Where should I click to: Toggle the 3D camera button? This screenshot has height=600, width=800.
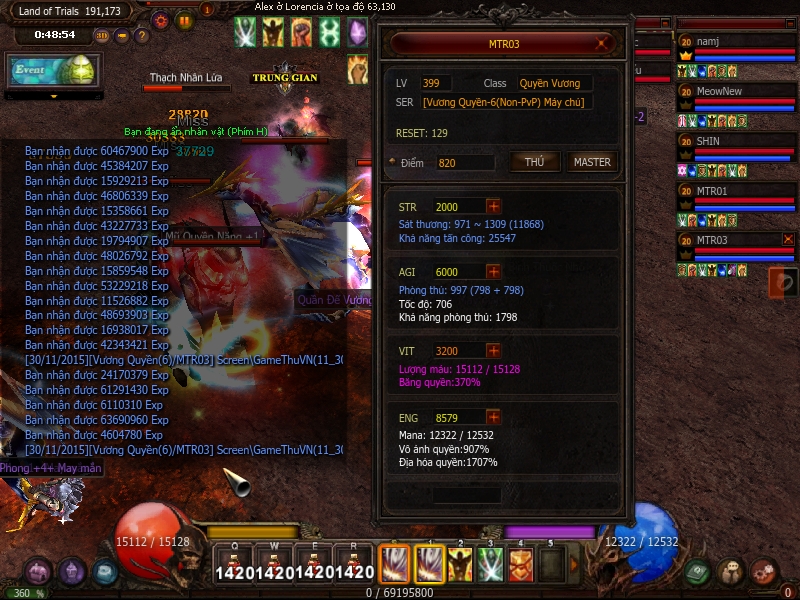102,35
